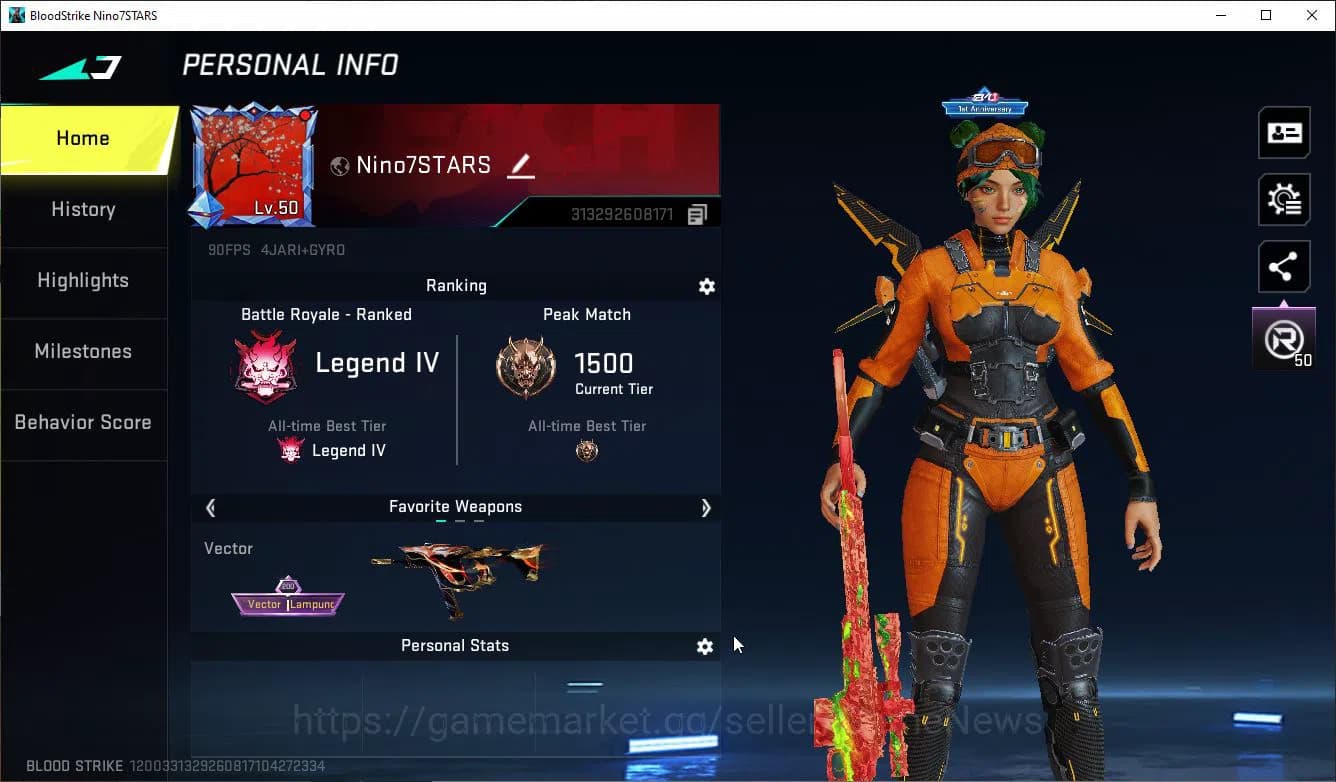Open the ID card icon button
This screenshot has width=1336, height=782.
click(1284, 133)
